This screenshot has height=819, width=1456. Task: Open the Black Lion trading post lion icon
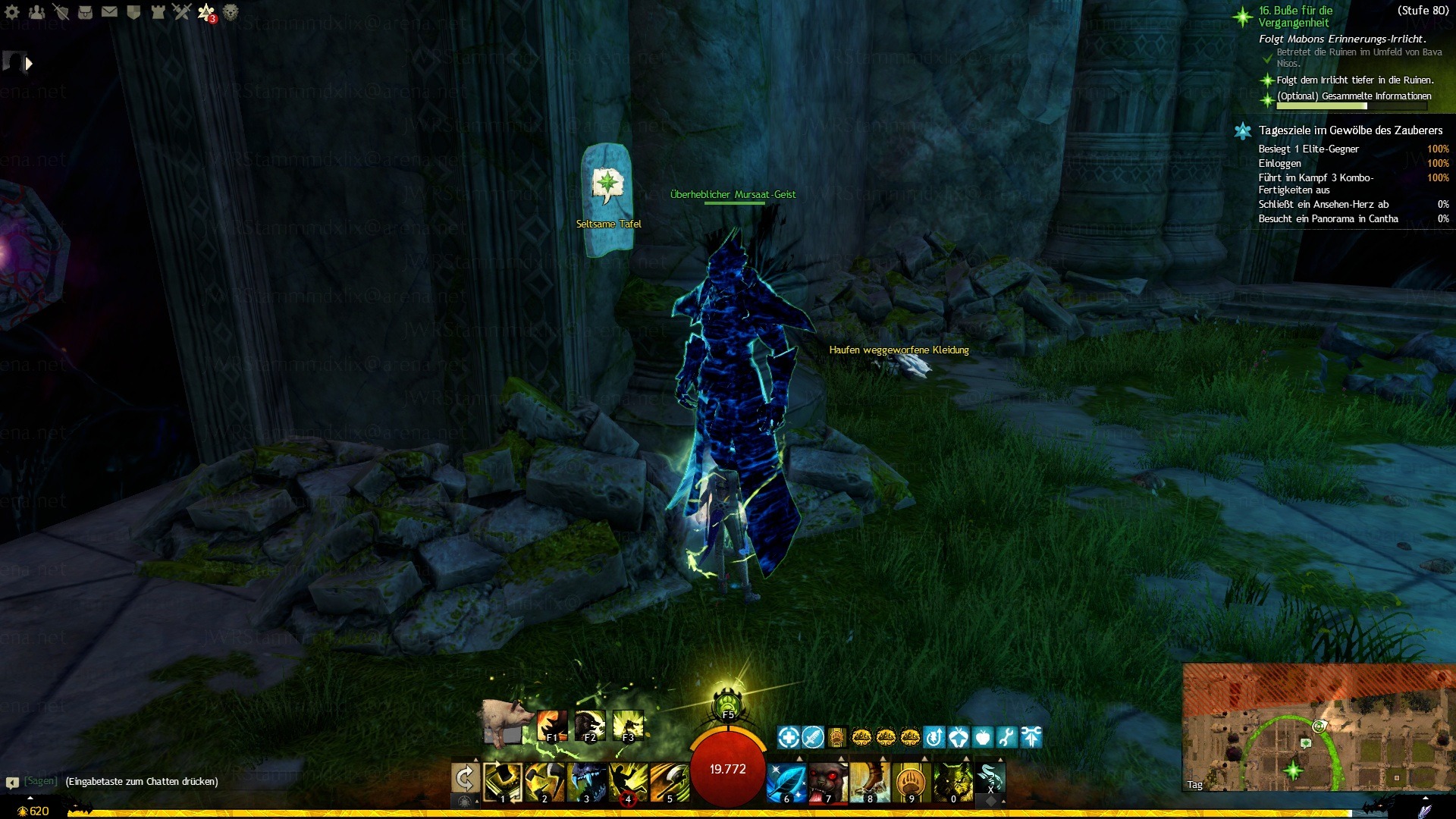pos(231,12)
